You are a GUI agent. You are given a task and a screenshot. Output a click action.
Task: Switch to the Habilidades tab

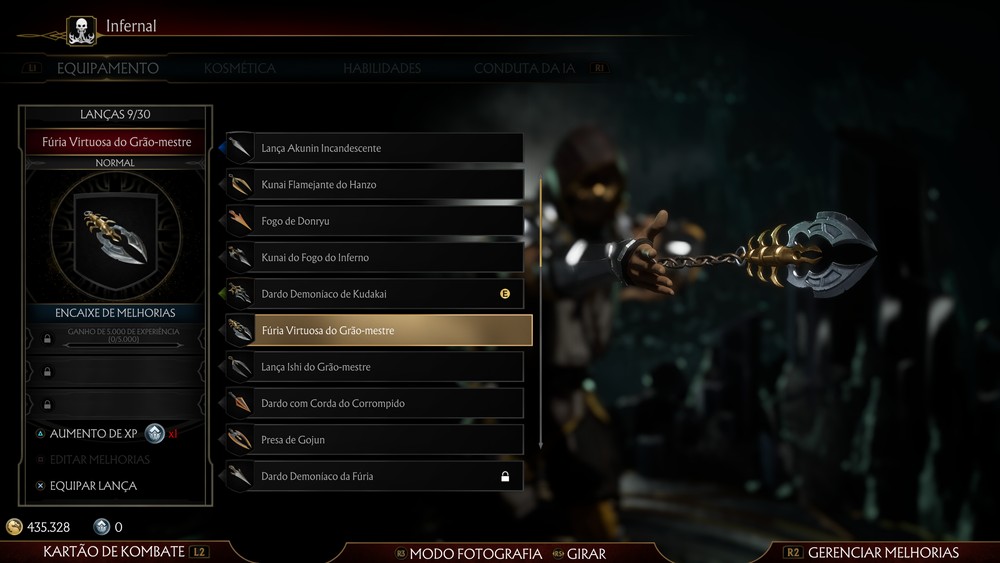tap(382, 69)
